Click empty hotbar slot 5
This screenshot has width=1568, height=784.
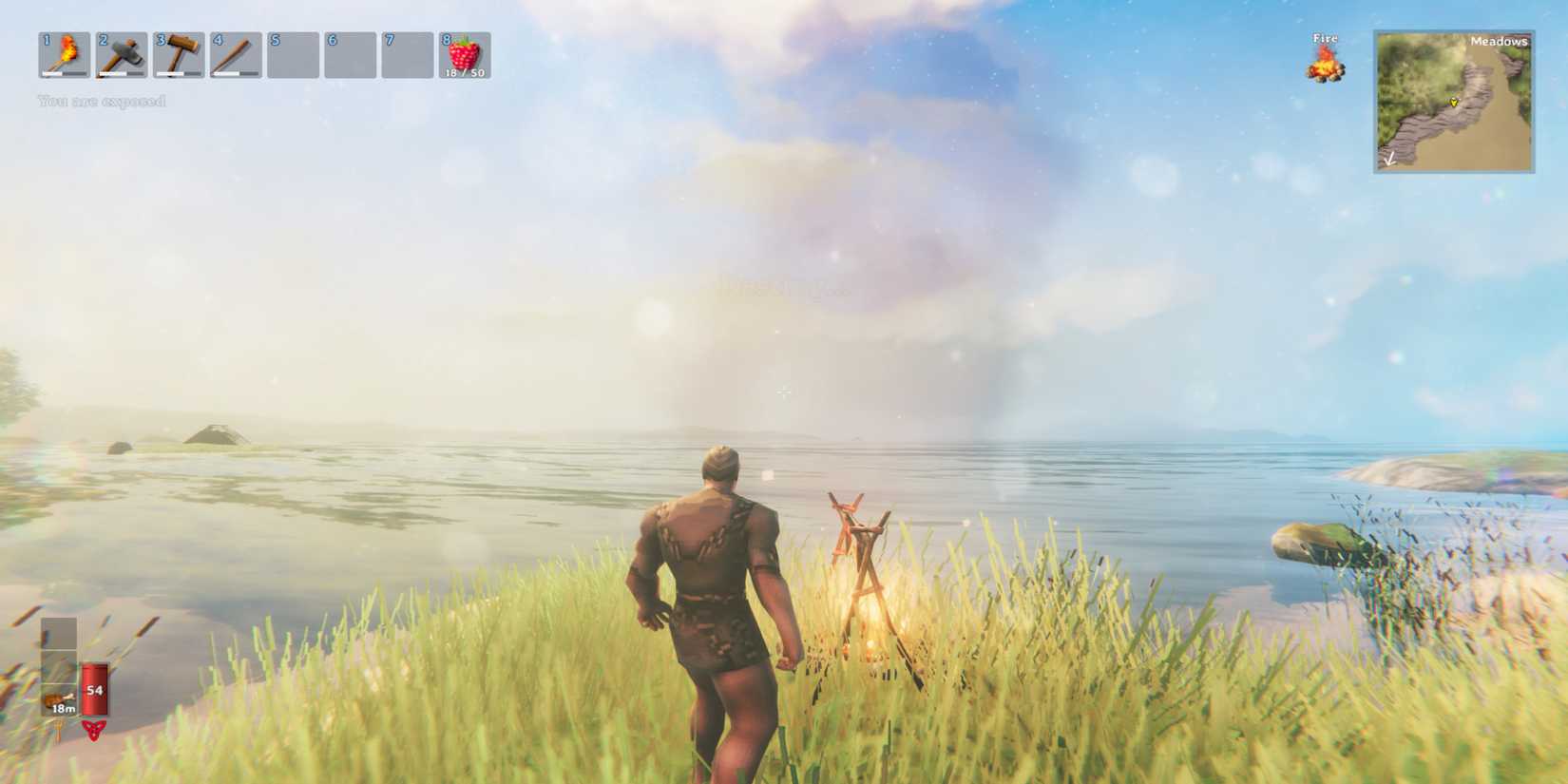[x=291, y=55]
